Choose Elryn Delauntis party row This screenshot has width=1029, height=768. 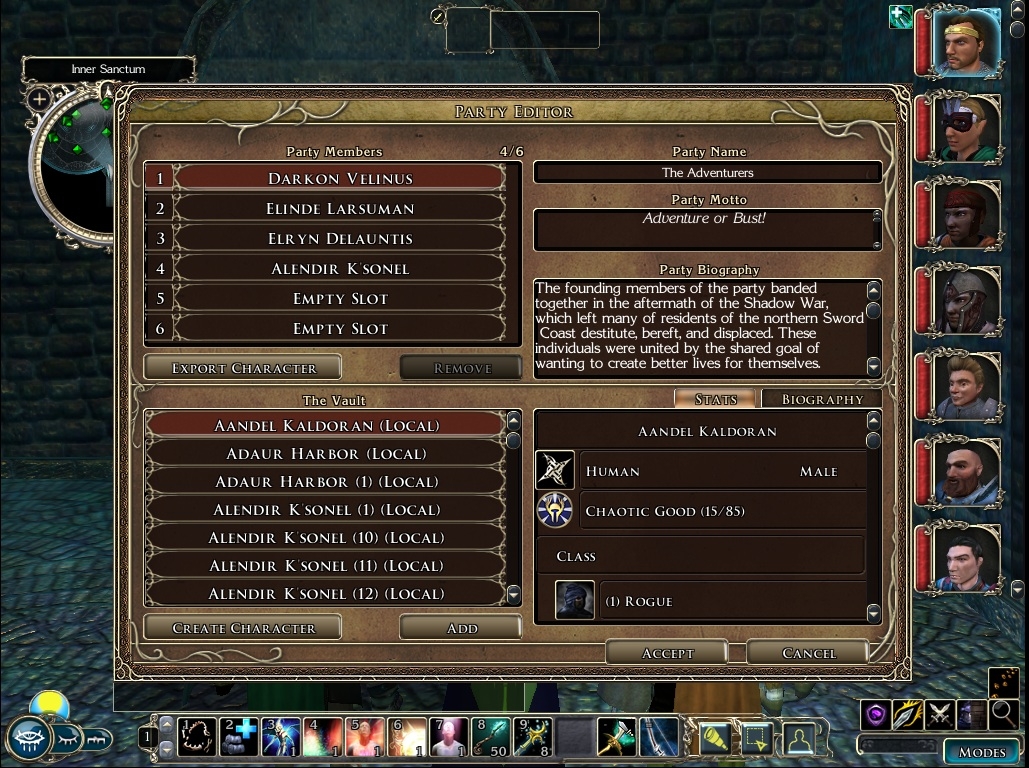pos(340,239)
